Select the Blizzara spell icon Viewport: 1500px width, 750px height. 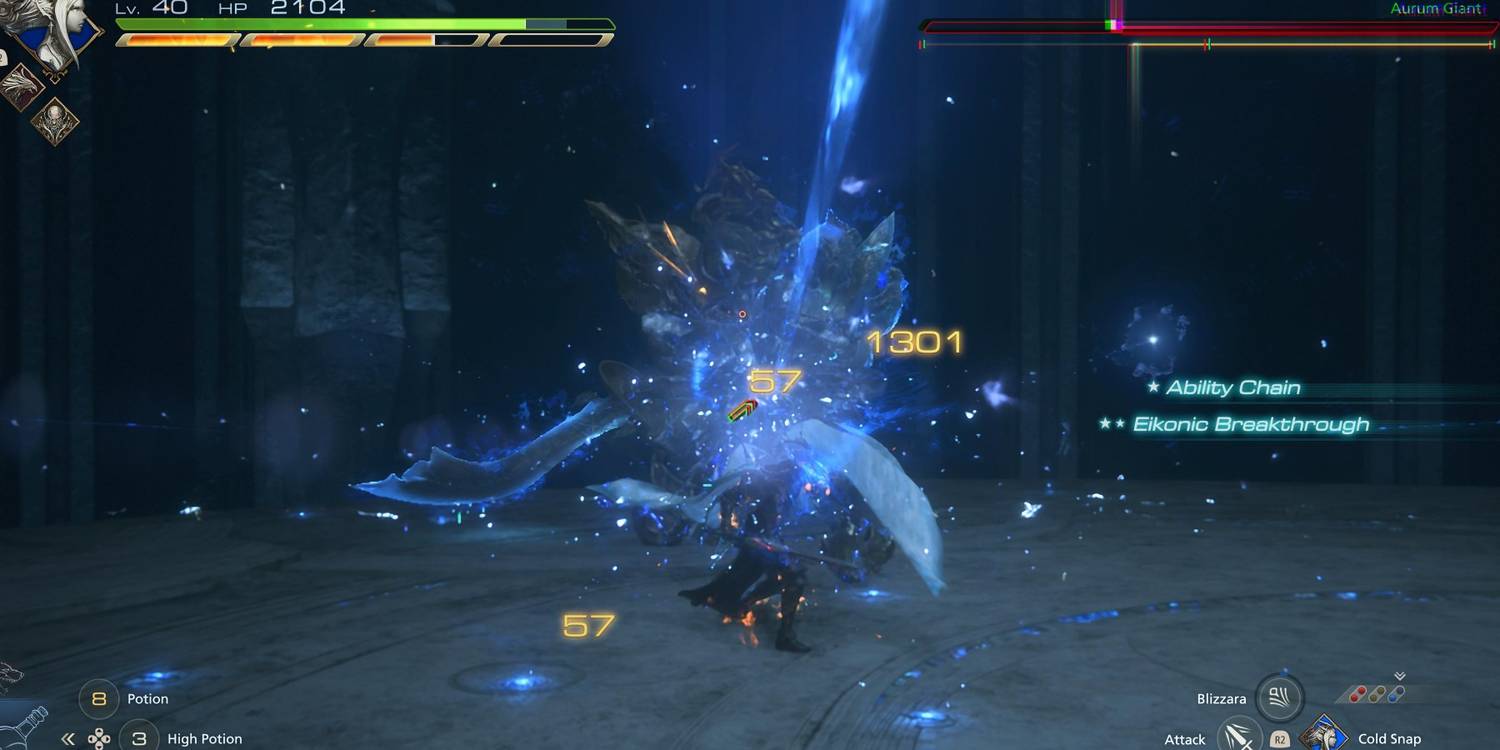tap(1280, 697)
